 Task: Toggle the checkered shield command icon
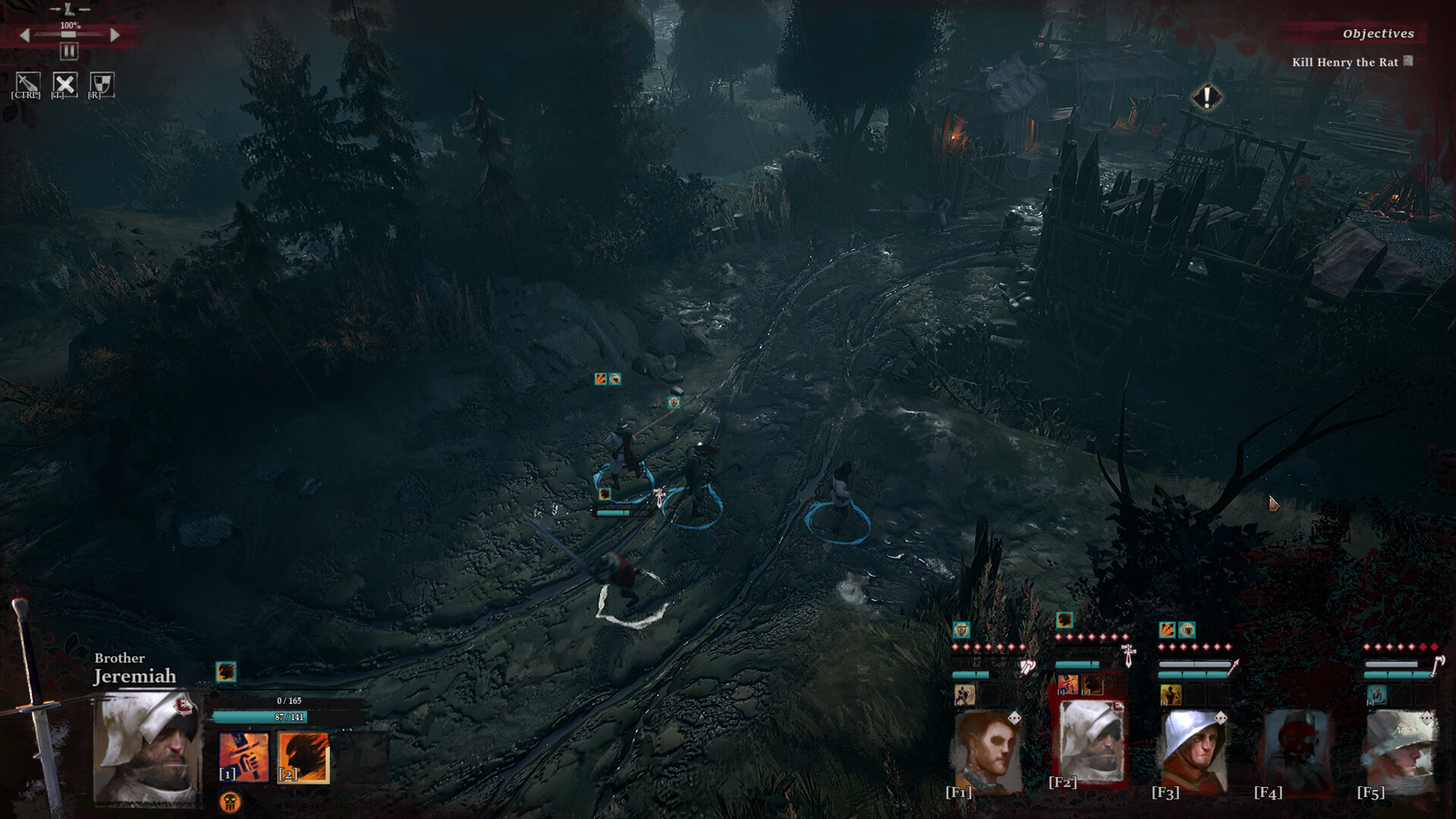click(102, 83)
